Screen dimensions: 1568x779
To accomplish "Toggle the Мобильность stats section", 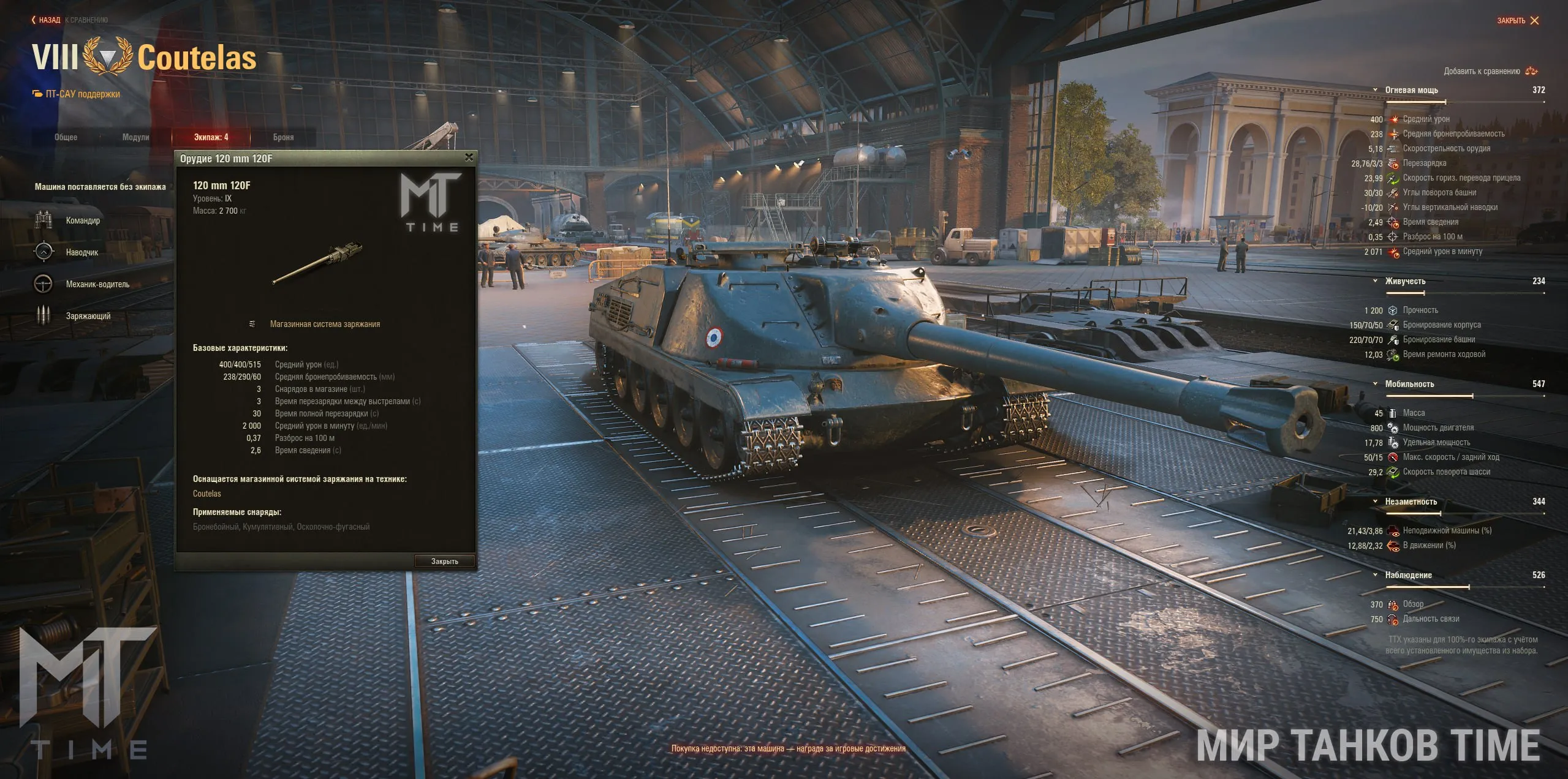I will (1376, 384).
